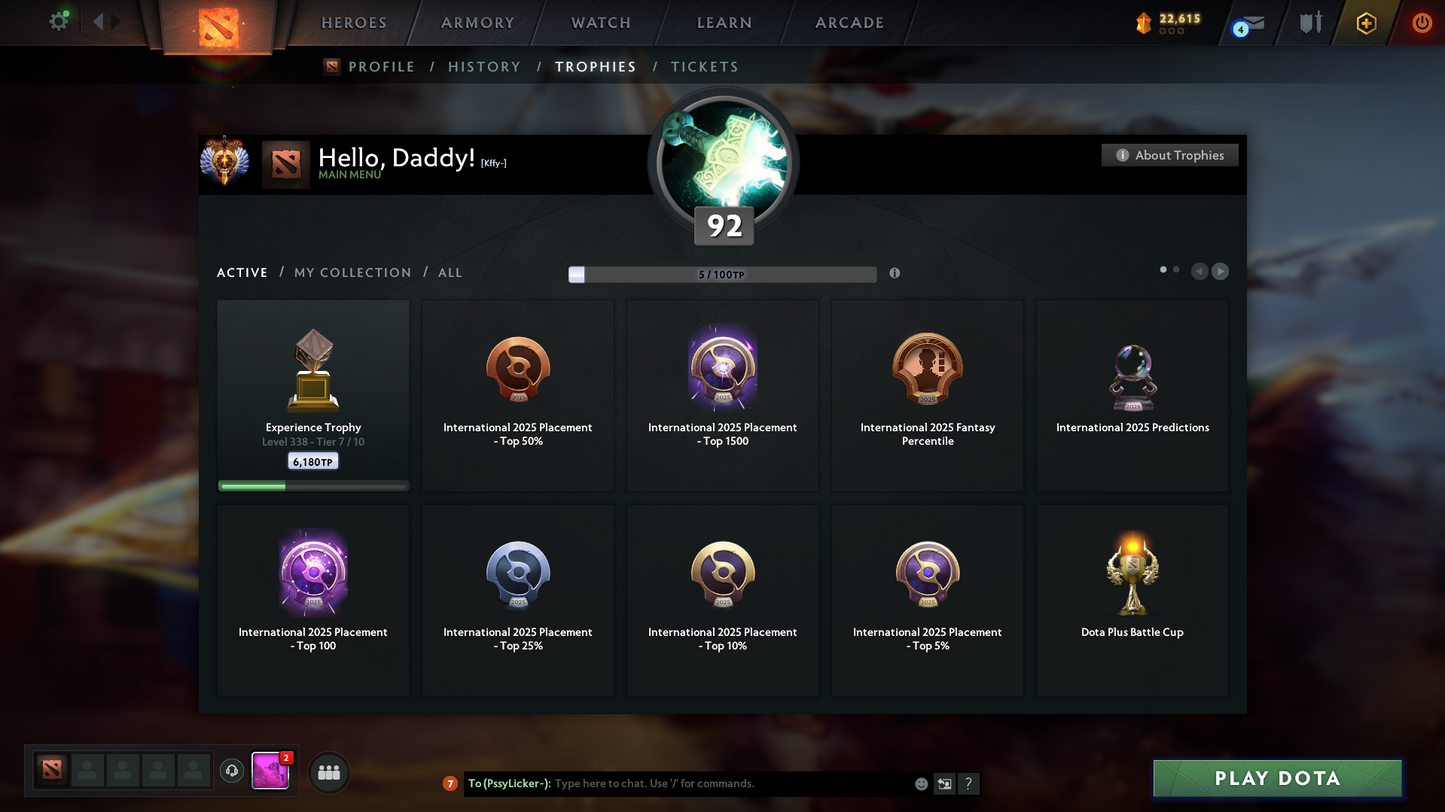This screenshot has width=1445, height=812.
Task: Open the Watch tab
Action: coord(600,23)
